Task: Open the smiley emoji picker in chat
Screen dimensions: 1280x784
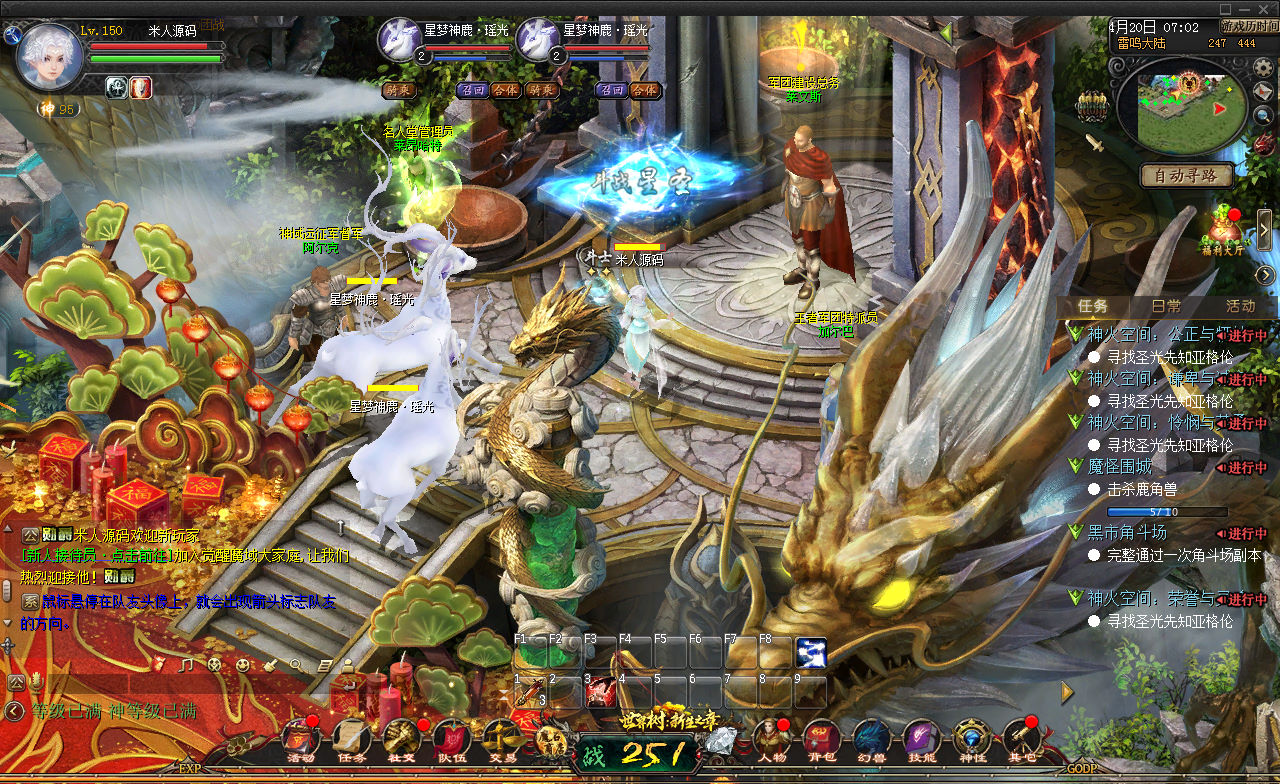Action: point(243,664)
